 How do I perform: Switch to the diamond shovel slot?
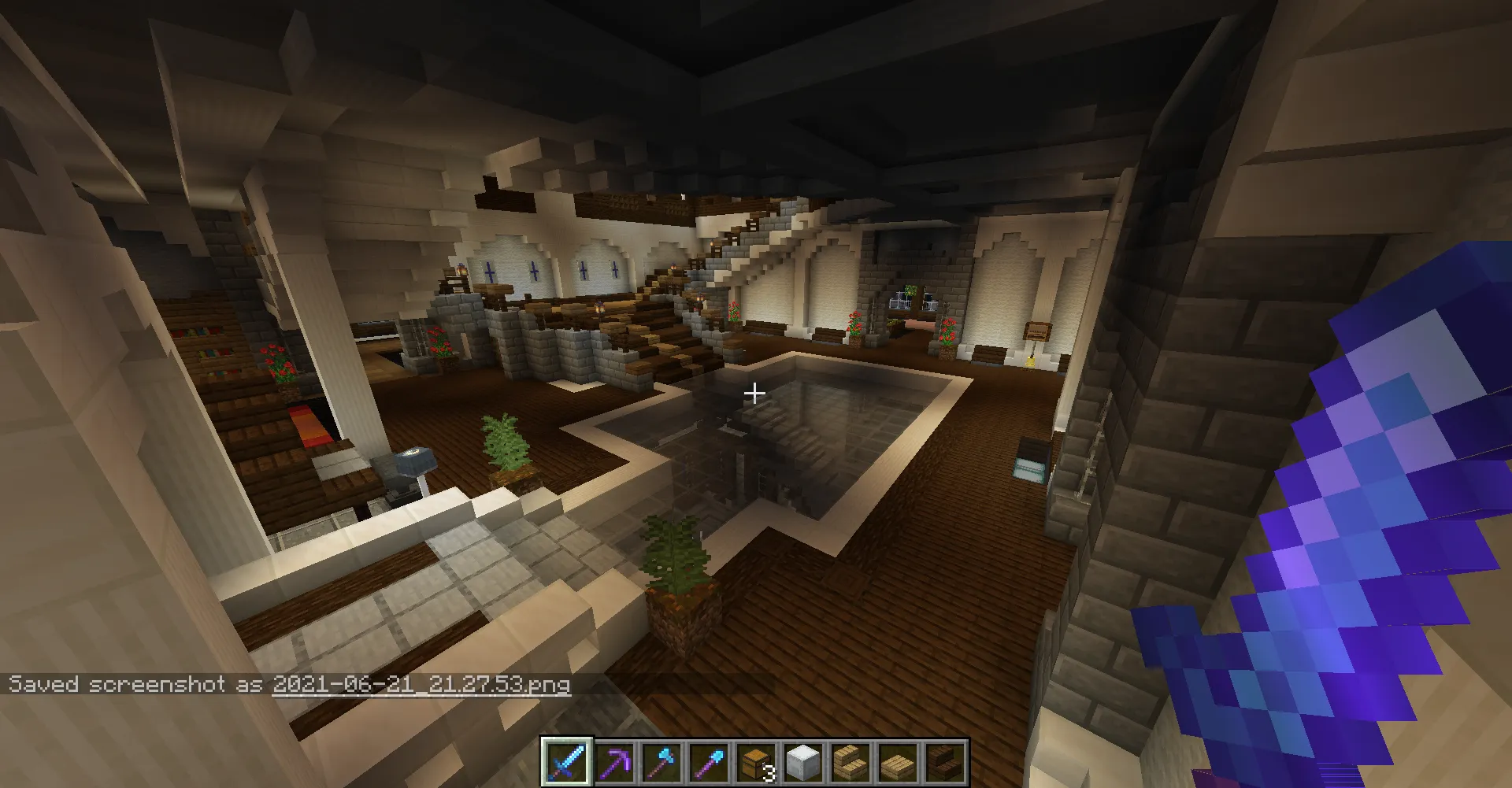click(708, 762)
